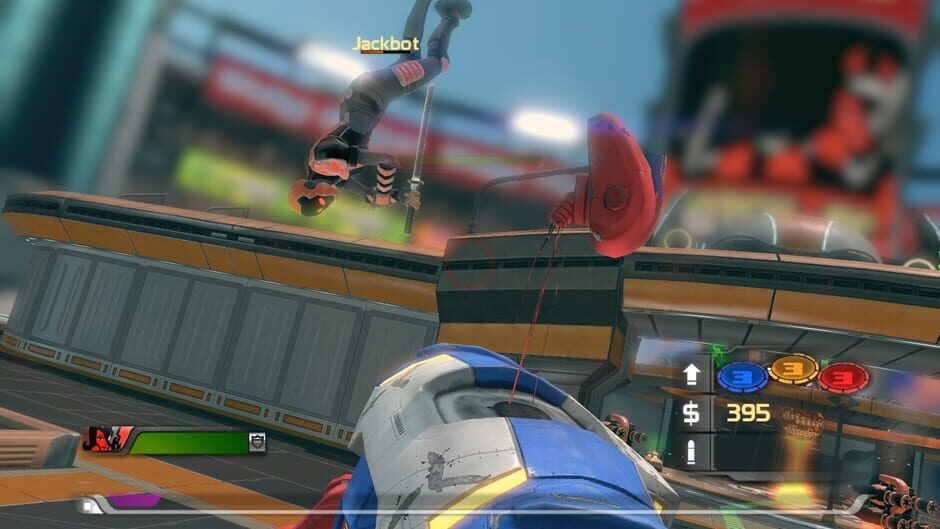The image size is (940, 529).
Task: Click the shield icon on the health bar
Action: pos(257,441)
